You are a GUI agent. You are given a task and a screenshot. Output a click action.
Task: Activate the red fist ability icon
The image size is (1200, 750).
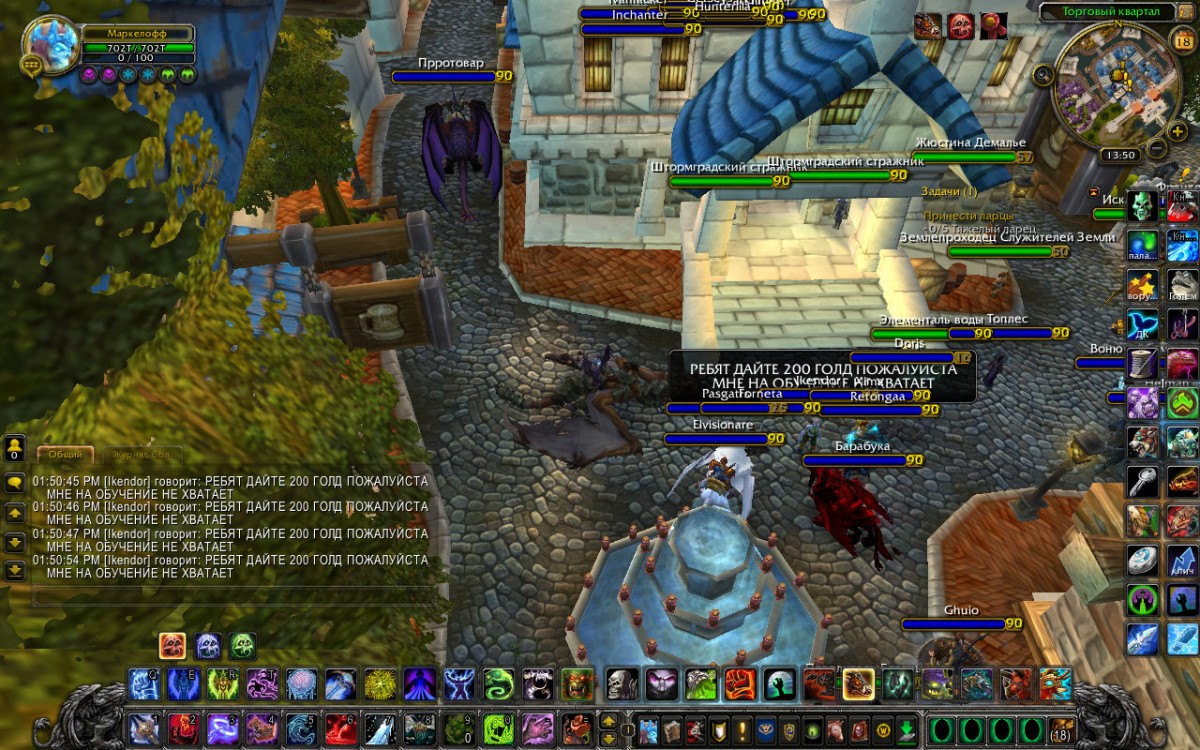click(x=739, y=685)
